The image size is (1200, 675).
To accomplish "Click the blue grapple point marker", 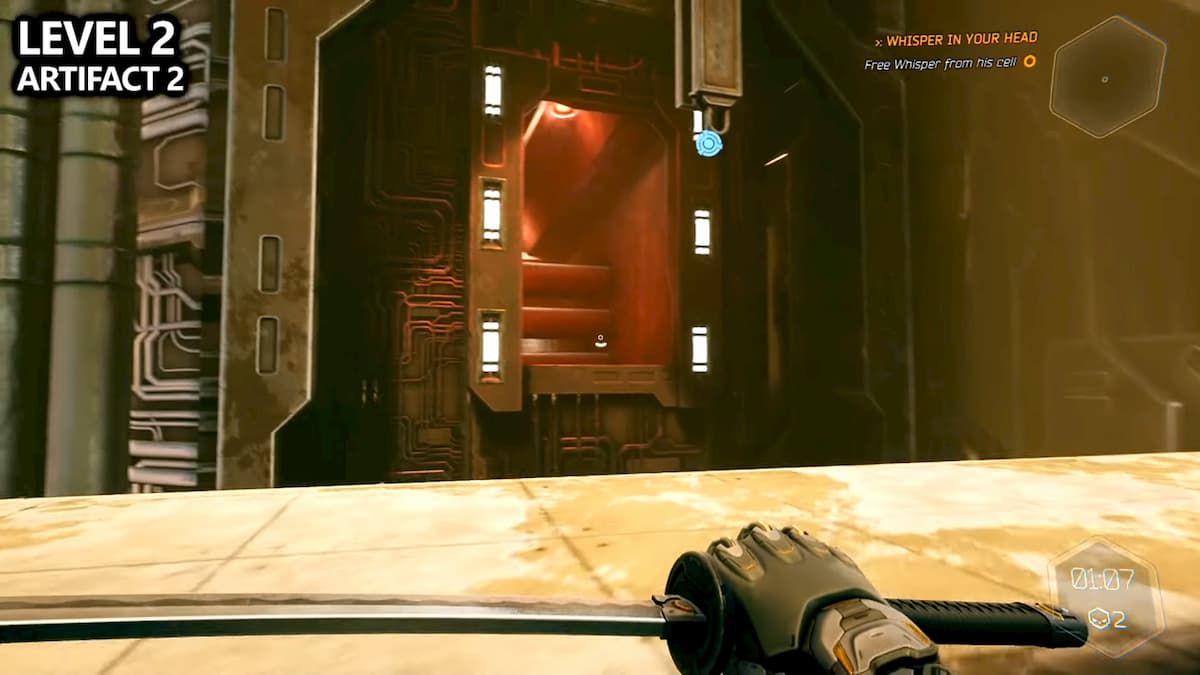I will tap(709, 143).
